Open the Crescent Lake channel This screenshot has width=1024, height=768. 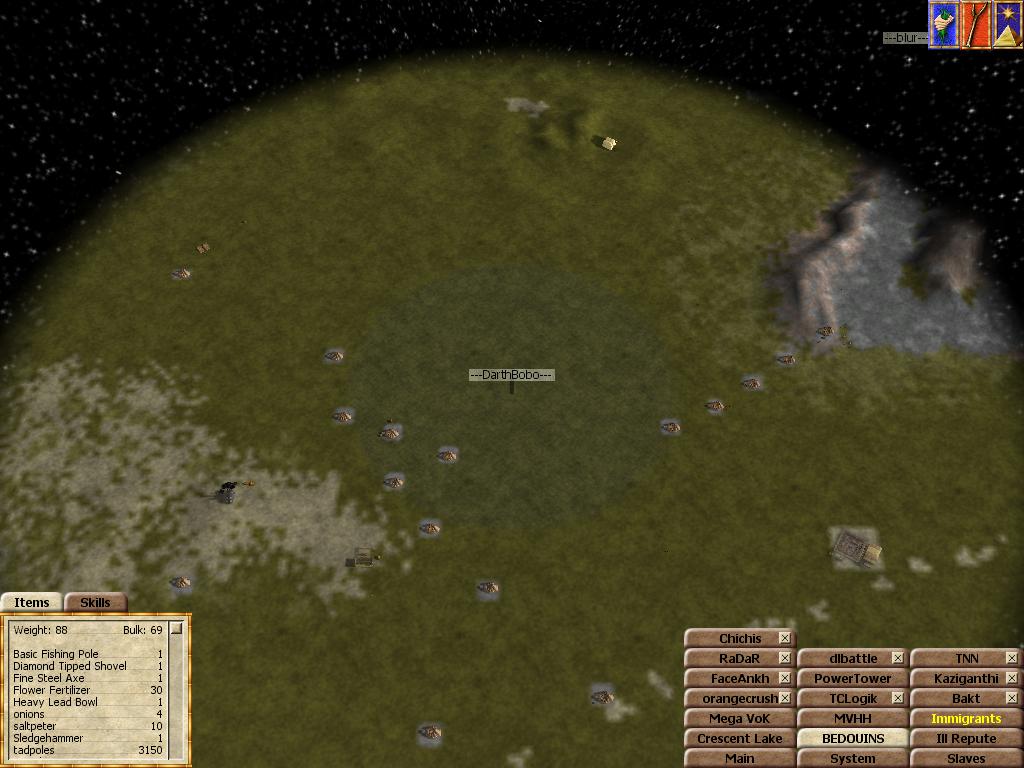coord(739,738)
